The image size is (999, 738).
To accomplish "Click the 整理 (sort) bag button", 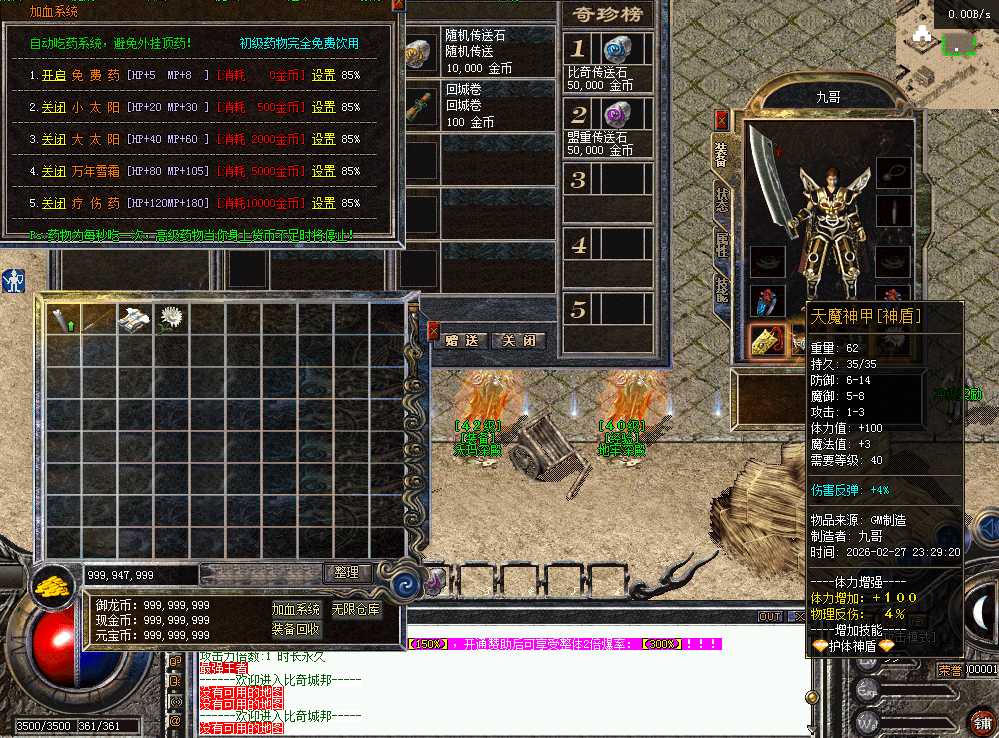I will point(347,573).
